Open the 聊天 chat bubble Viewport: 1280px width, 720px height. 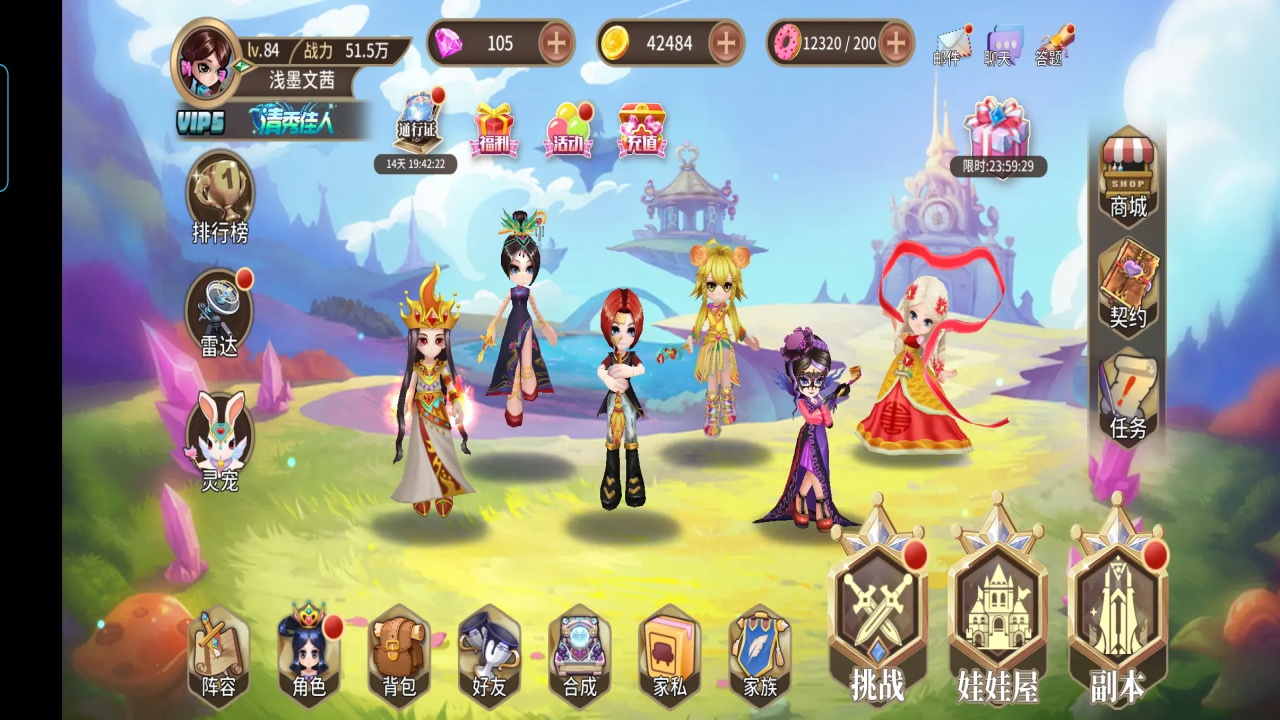[1002, 45]
